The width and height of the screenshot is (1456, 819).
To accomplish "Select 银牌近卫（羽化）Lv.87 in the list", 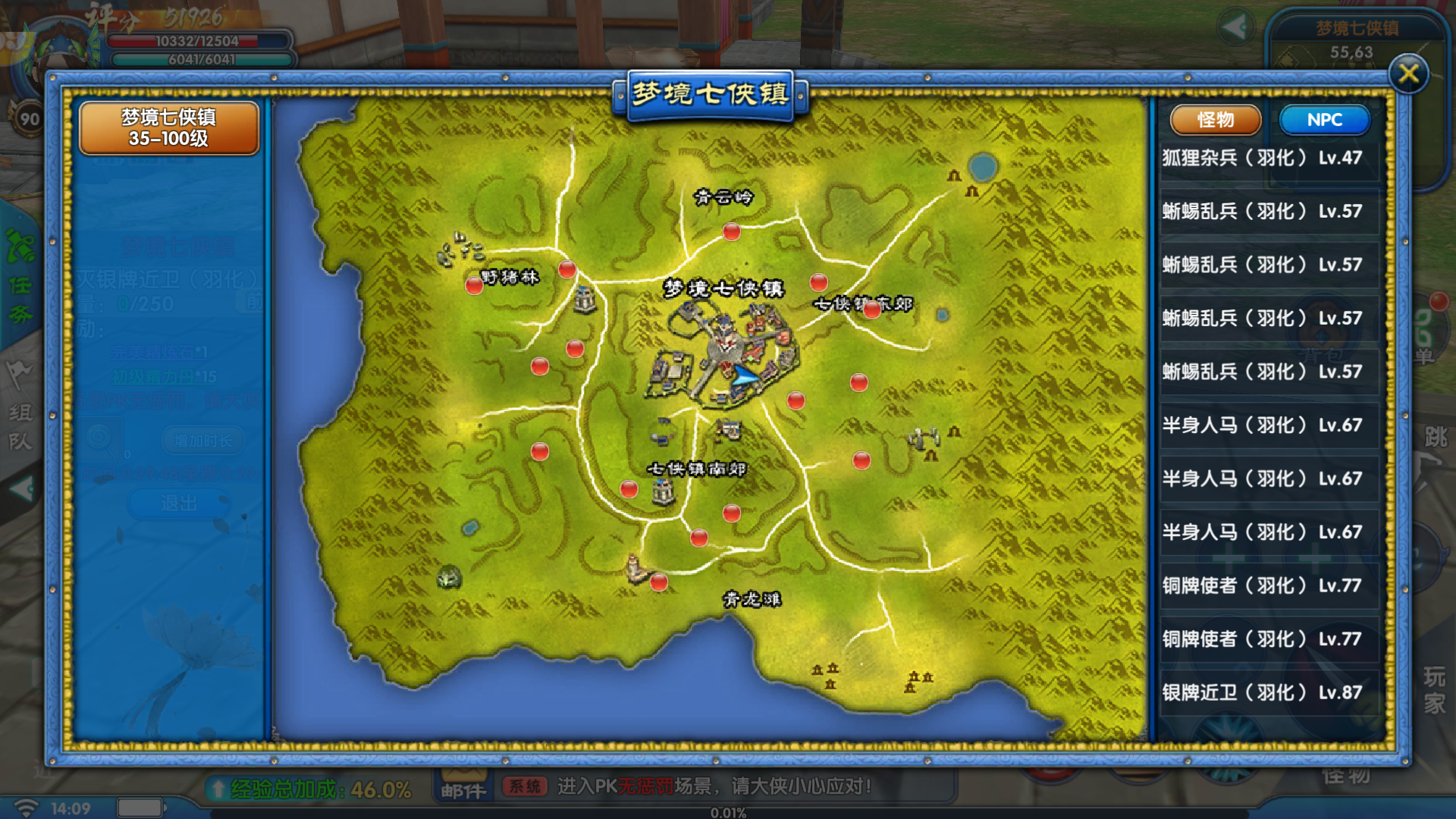I will [x=1263, y=692].
